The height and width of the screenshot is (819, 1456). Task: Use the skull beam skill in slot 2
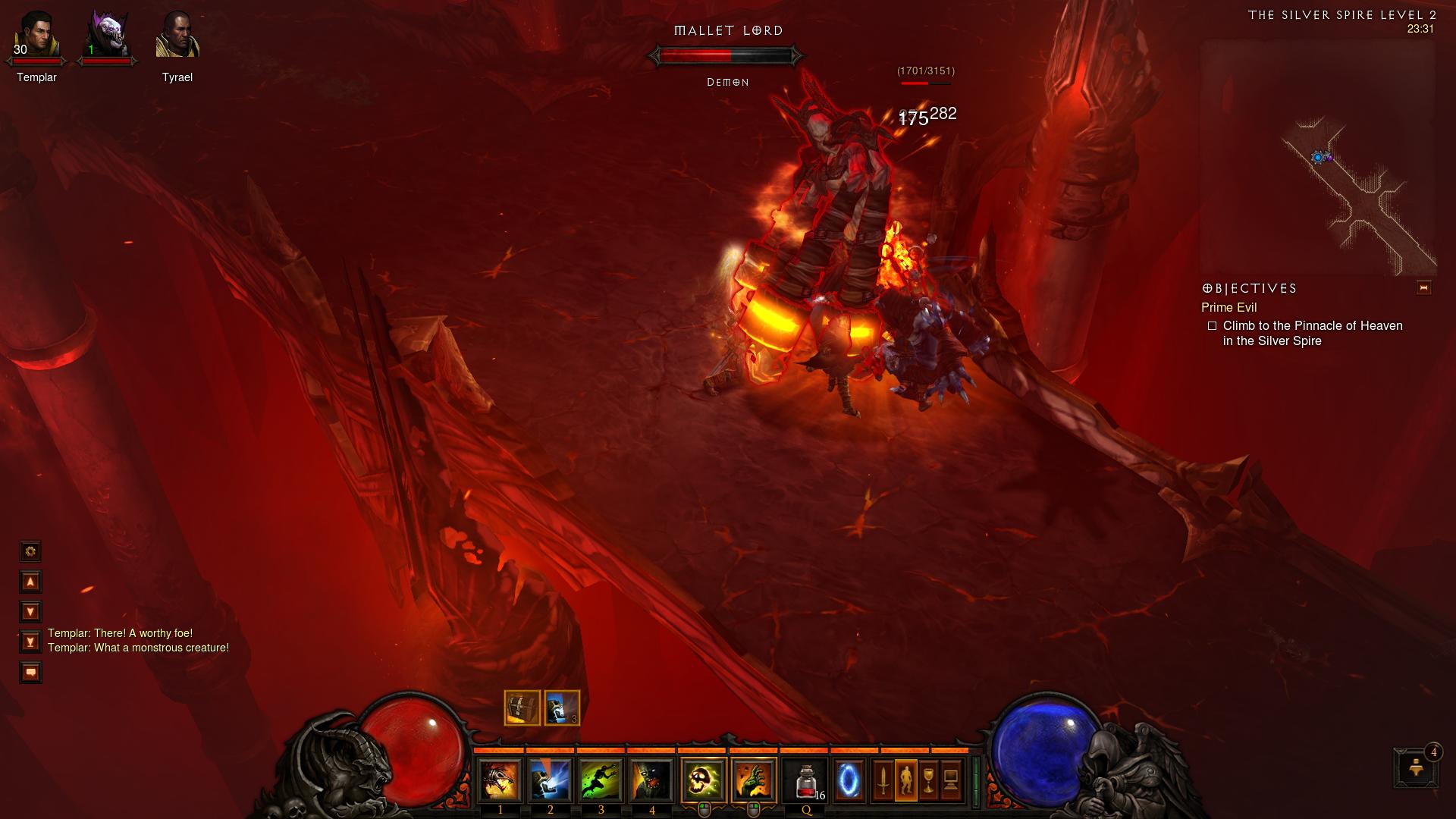pyautogui.click(x=551, y=780)
